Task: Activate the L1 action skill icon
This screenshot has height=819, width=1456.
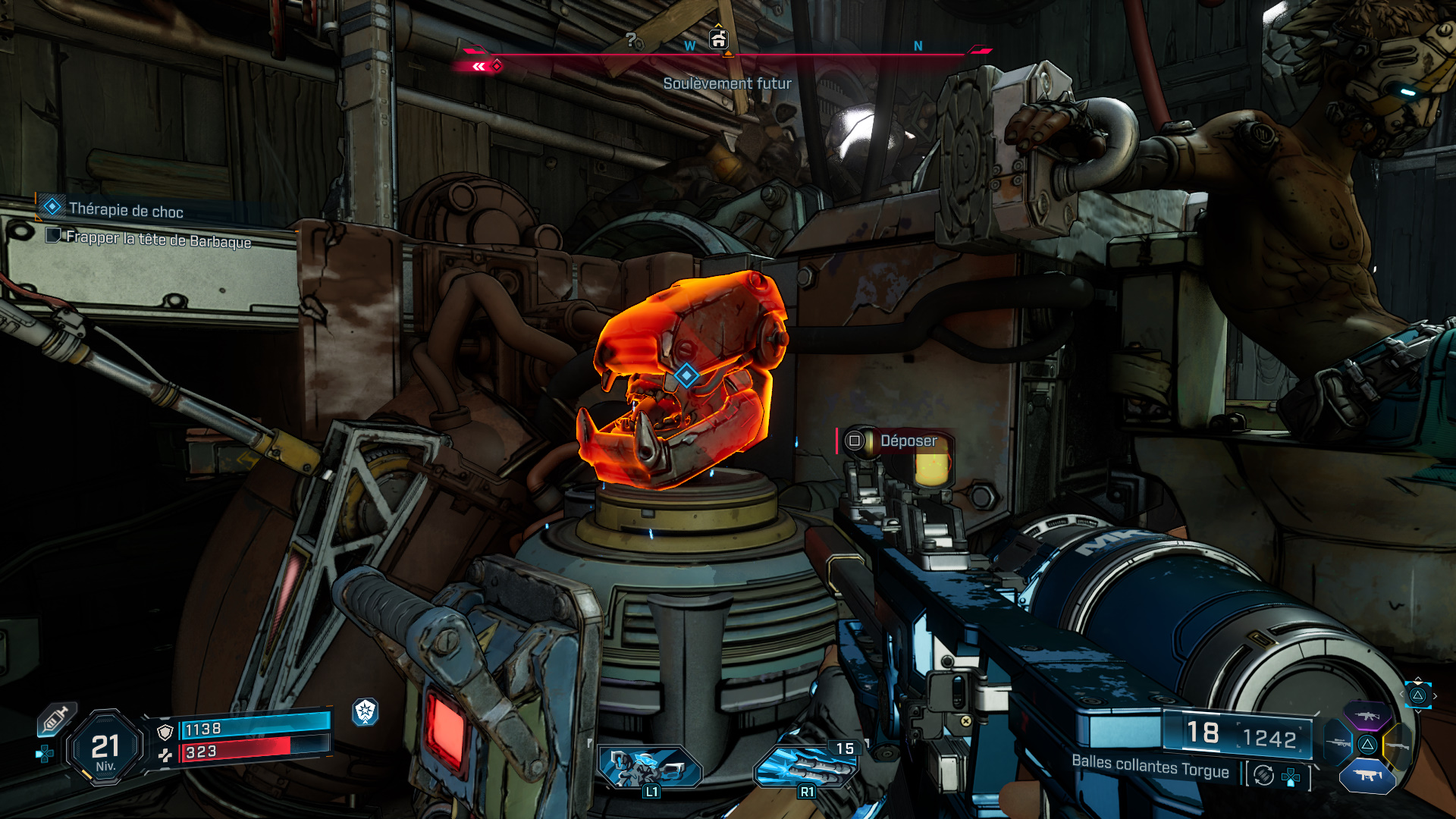Action: (x=650, y=767)
